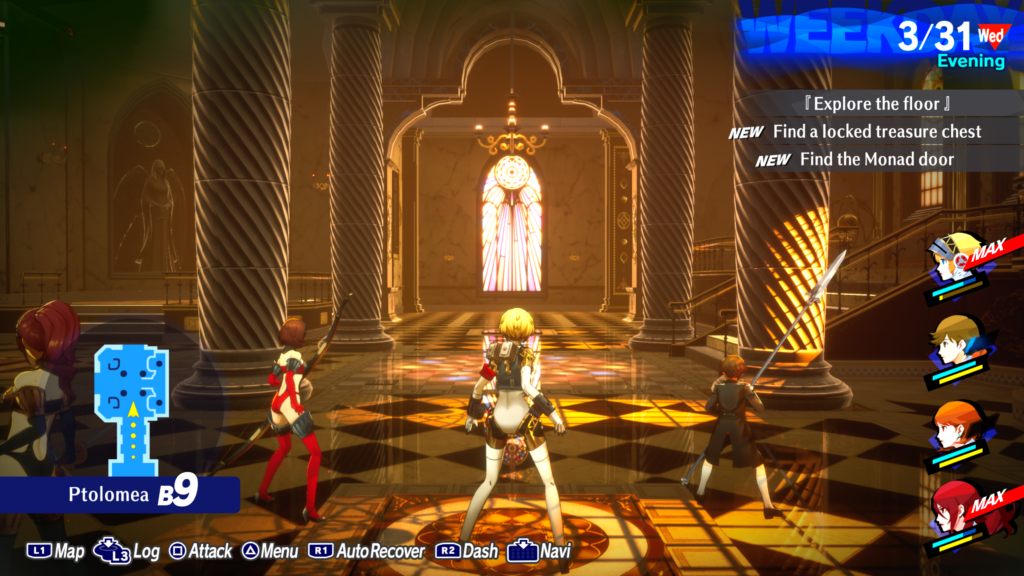Click the Ptolomea B9 floor label

pos(132,494)
